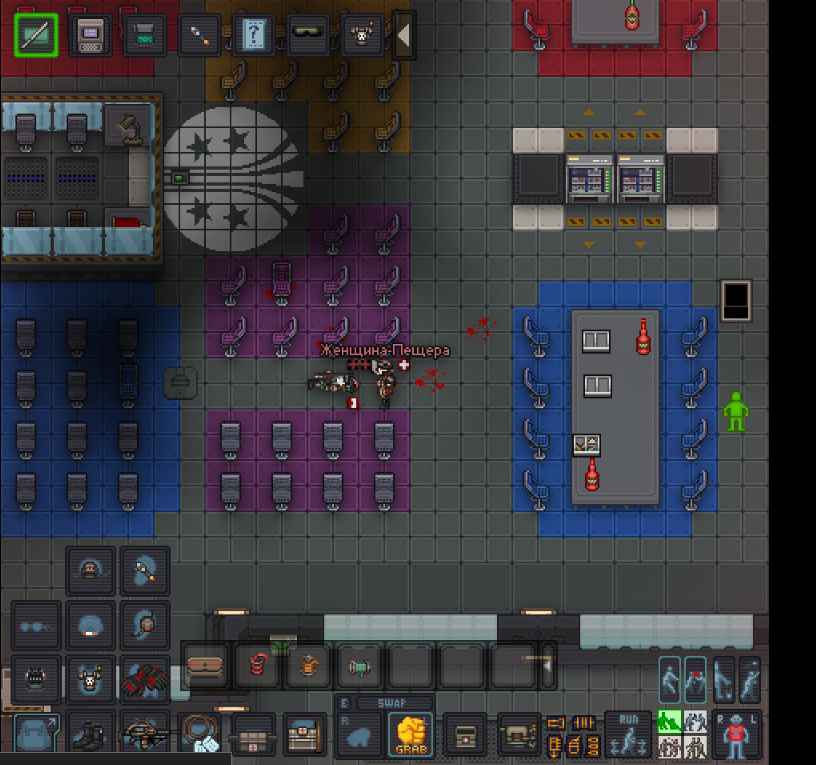Click the gas mask equipment slot
Viewport: 816px width, 765px height.
pos(36,681)
